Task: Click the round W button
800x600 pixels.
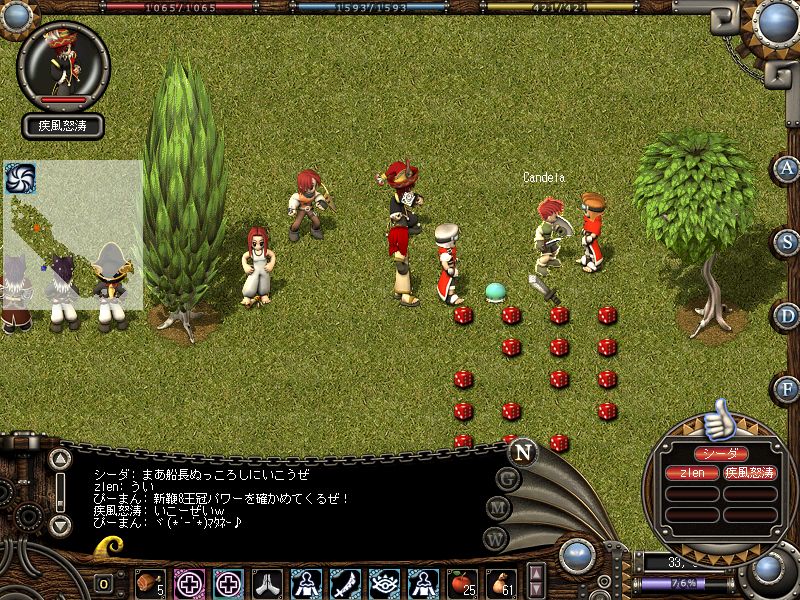Action: pos(494,538)
